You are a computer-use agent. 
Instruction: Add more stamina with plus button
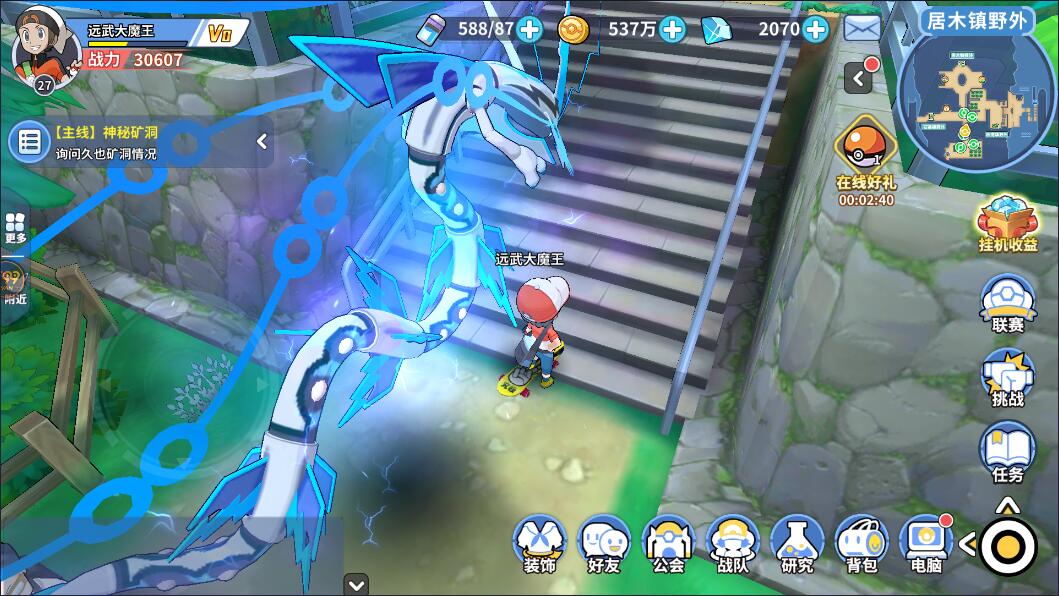pyautogui.click(x=530, y=29)
